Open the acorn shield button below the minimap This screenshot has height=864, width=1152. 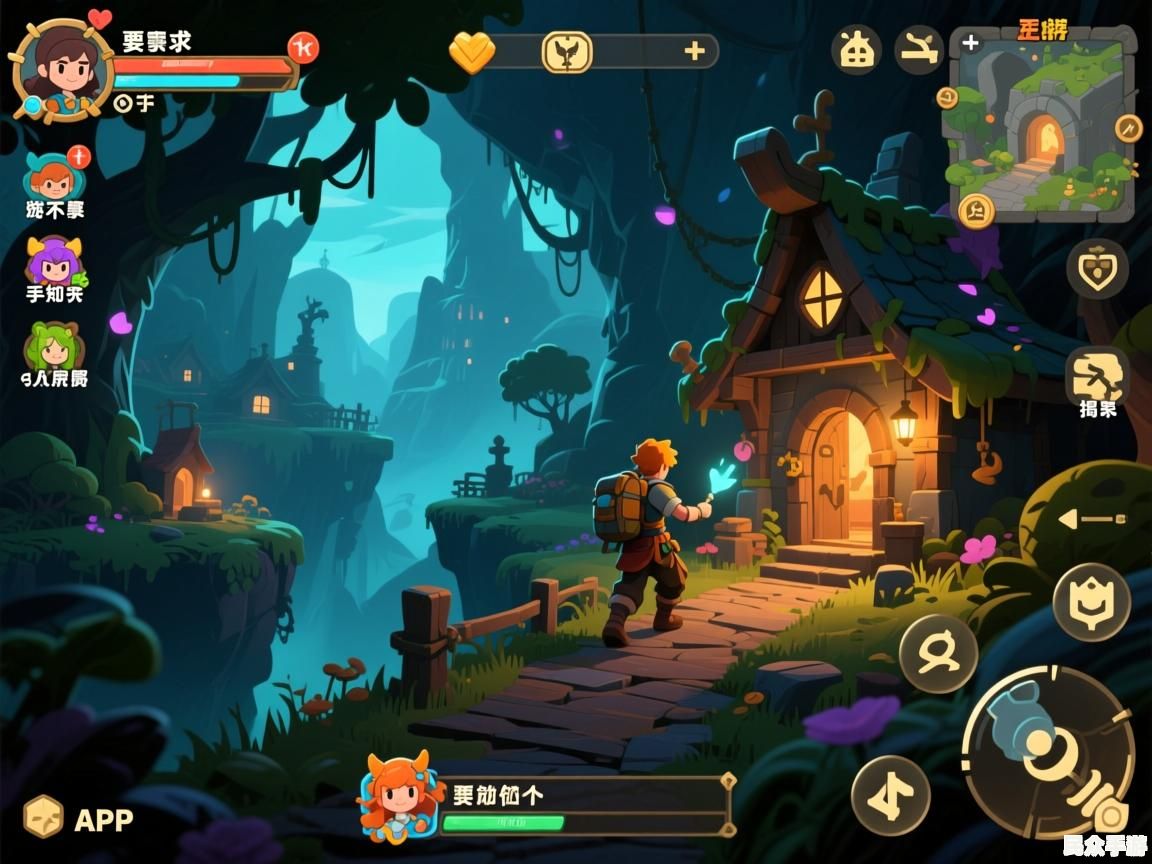pyautogui.click(x=1097, y=268)
